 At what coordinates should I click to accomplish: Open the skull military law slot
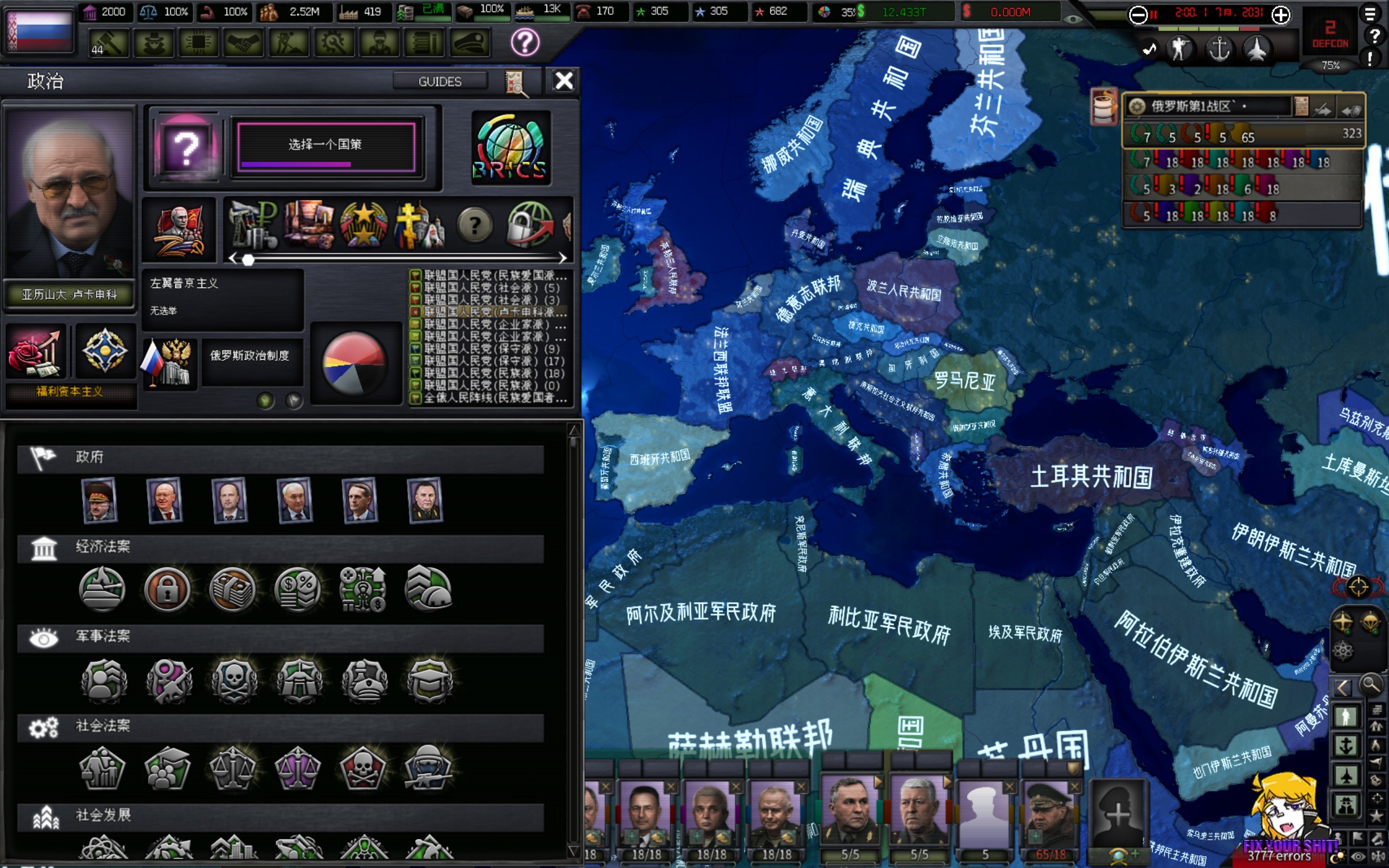(x=234, y=679)
